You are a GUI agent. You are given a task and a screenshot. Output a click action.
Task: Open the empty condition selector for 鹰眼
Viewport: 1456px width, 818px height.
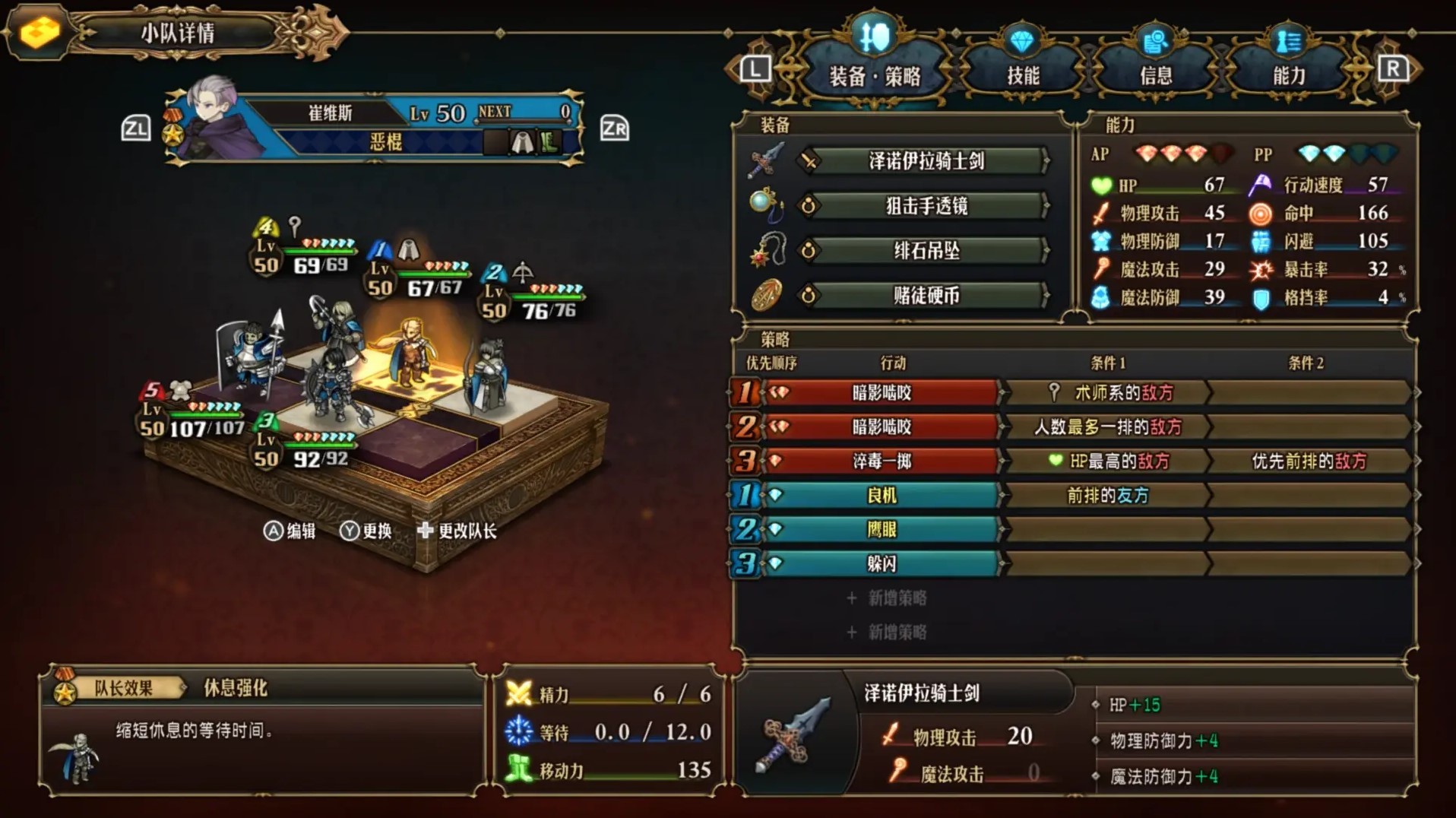[x=1102, y=530]
